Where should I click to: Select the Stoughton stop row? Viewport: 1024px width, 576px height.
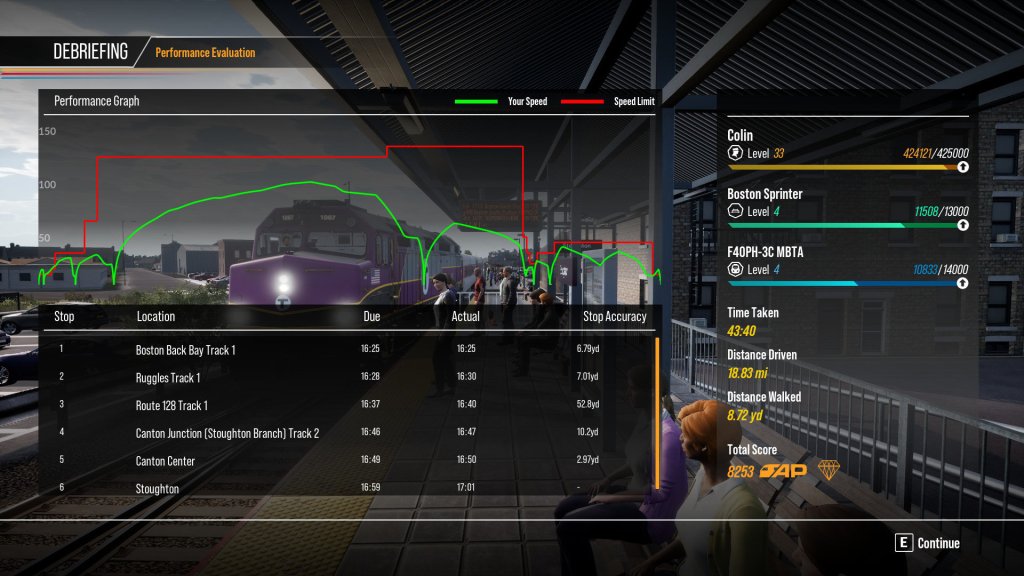pos(157,488)
